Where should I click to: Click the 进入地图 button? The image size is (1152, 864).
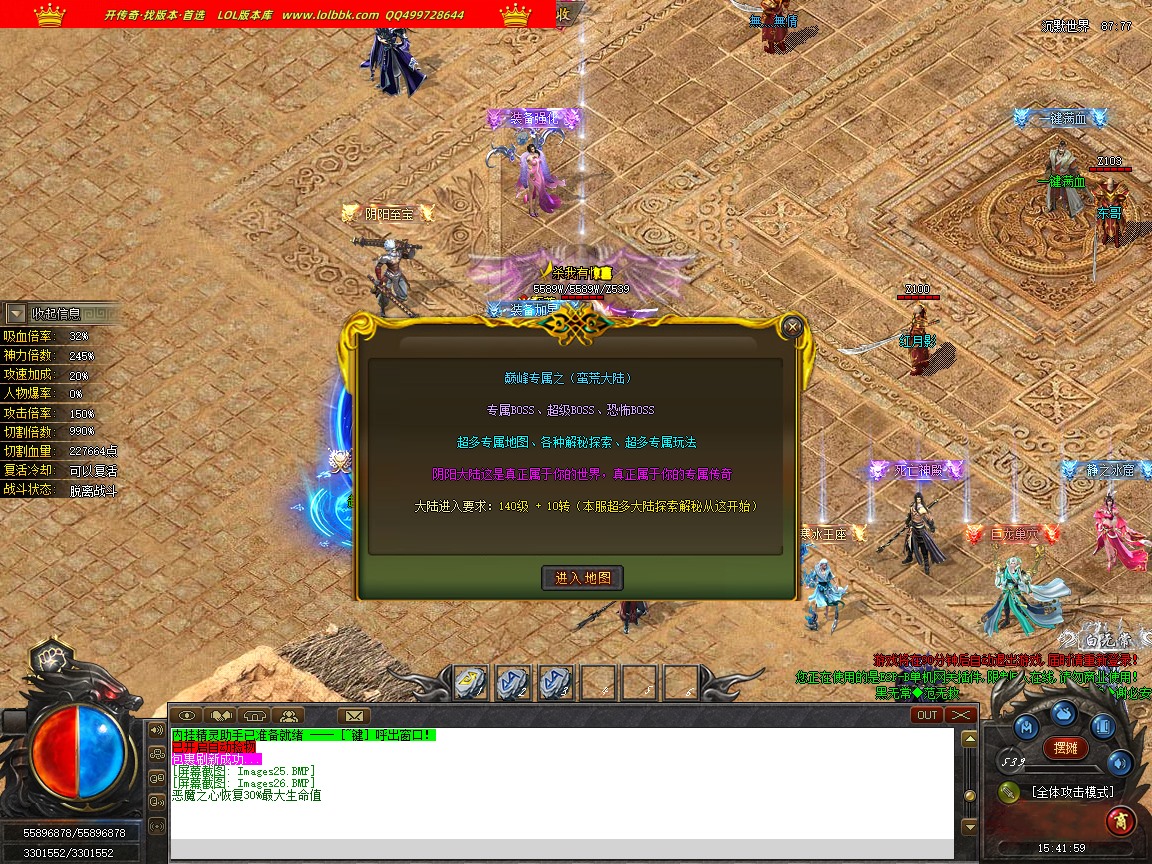coord(583,578)
